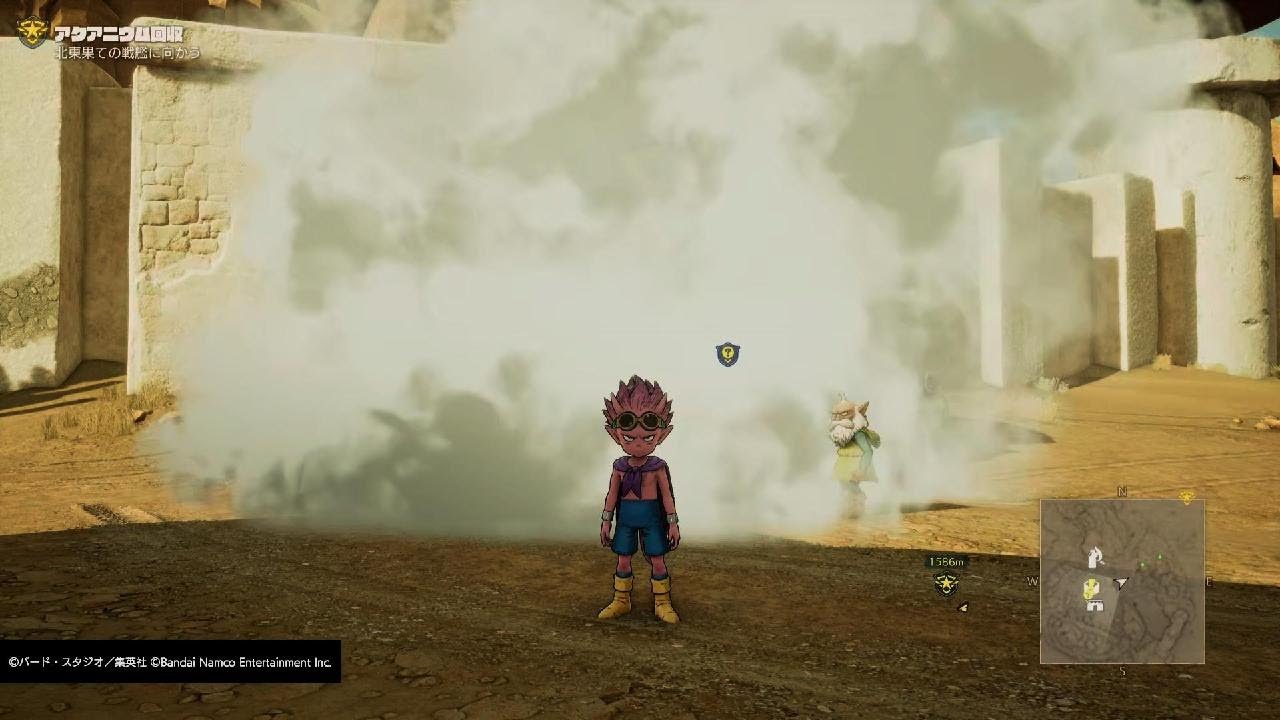The width and height of the screenshot is (1280, 720).
Task: Select the 1556m star waypoint marker
Action: click(946, 585)
